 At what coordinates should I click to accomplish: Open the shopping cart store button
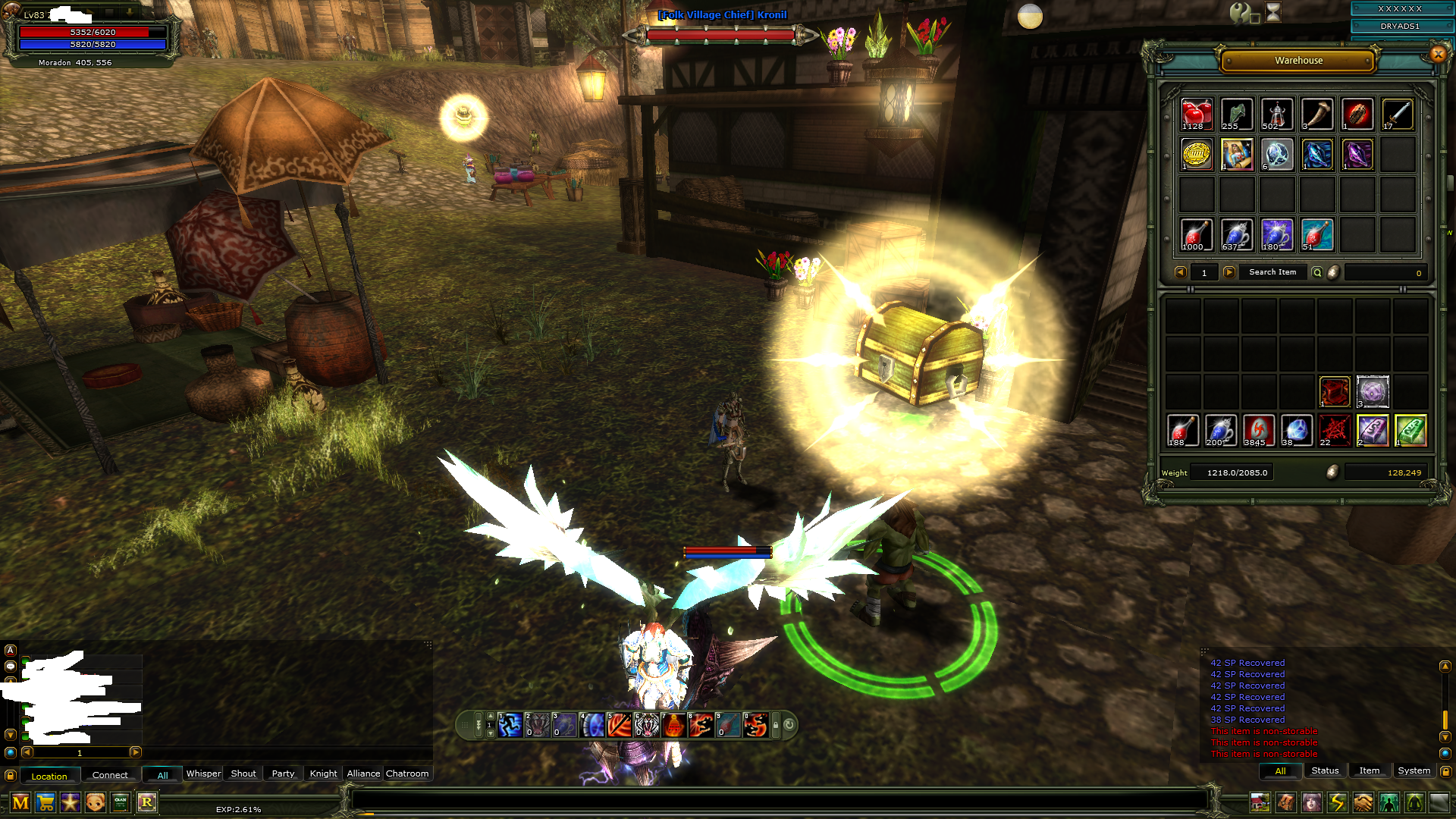pos(45,802)
